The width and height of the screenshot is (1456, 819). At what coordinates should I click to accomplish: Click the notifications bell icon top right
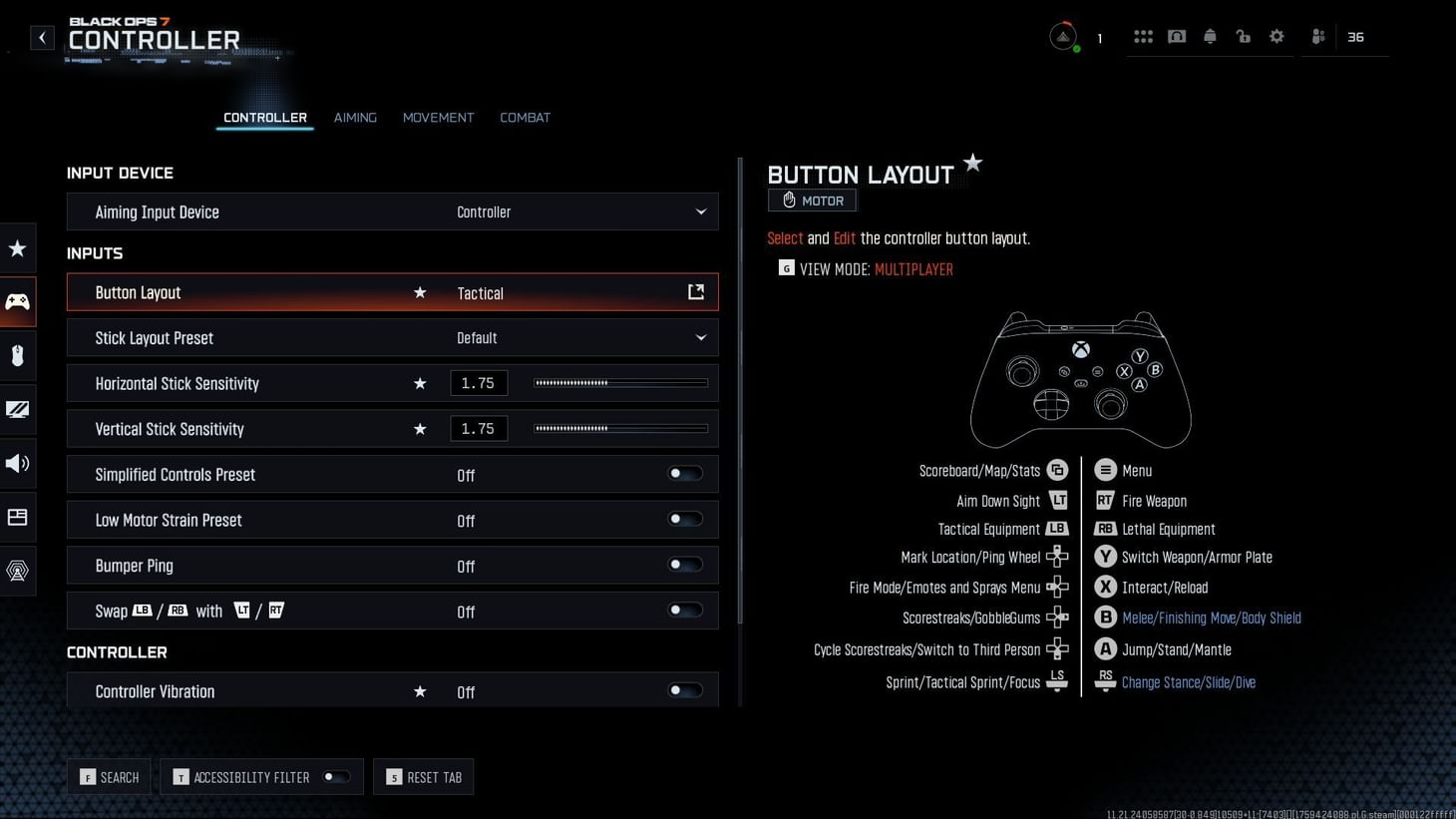1210,36
